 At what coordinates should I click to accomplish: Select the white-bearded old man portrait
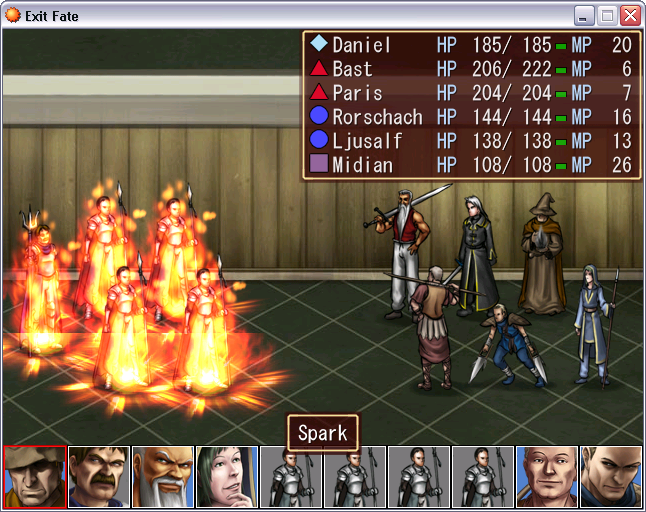[163, 478]
